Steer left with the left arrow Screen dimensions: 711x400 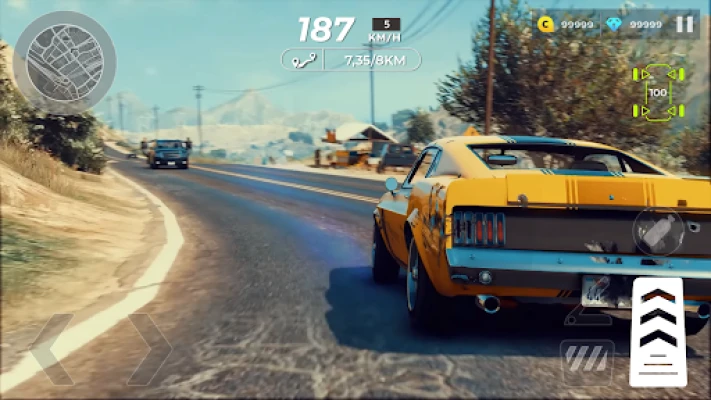coord(51,349)
